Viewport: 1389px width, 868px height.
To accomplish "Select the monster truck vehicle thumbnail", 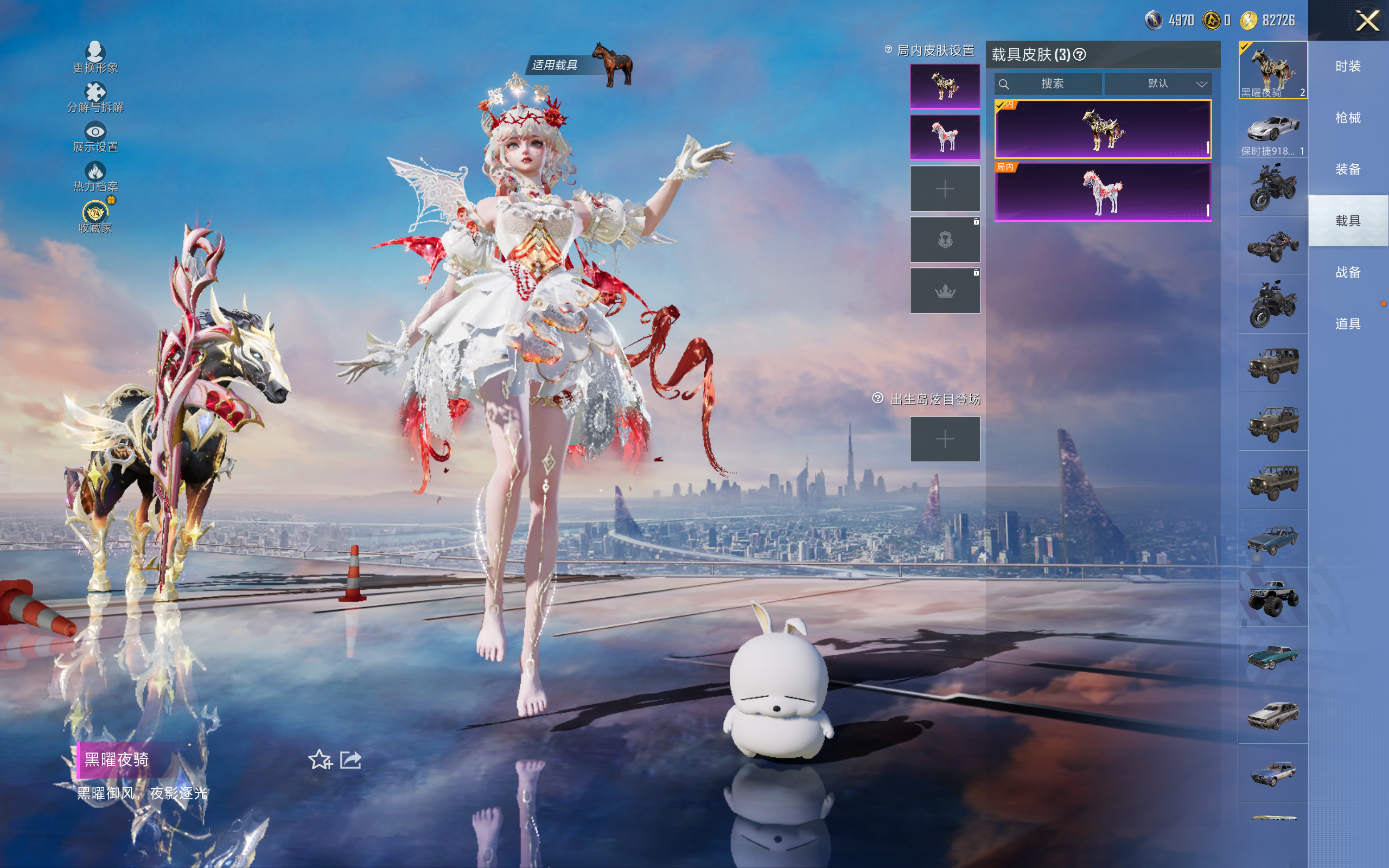I will pyautogui.click(x=1272, y=598).
